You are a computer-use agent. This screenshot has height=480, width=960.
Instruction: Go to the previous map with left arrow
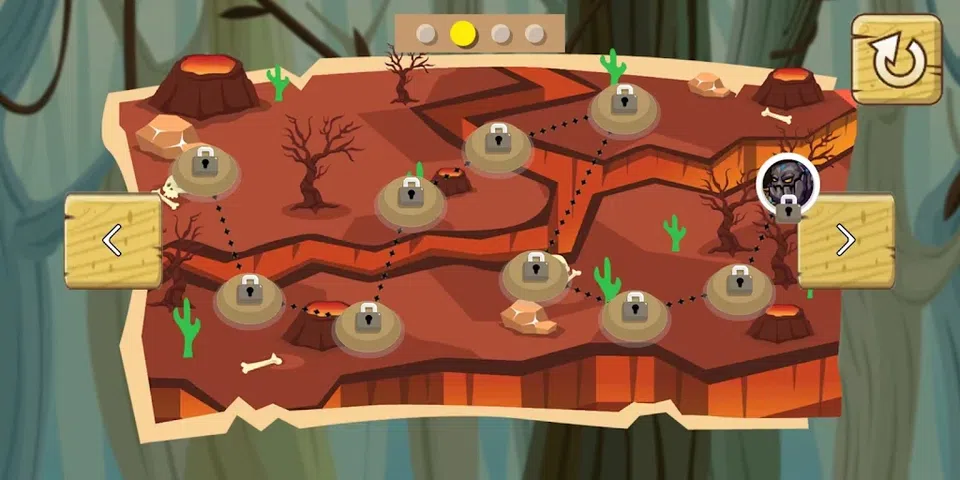(113, 240)
